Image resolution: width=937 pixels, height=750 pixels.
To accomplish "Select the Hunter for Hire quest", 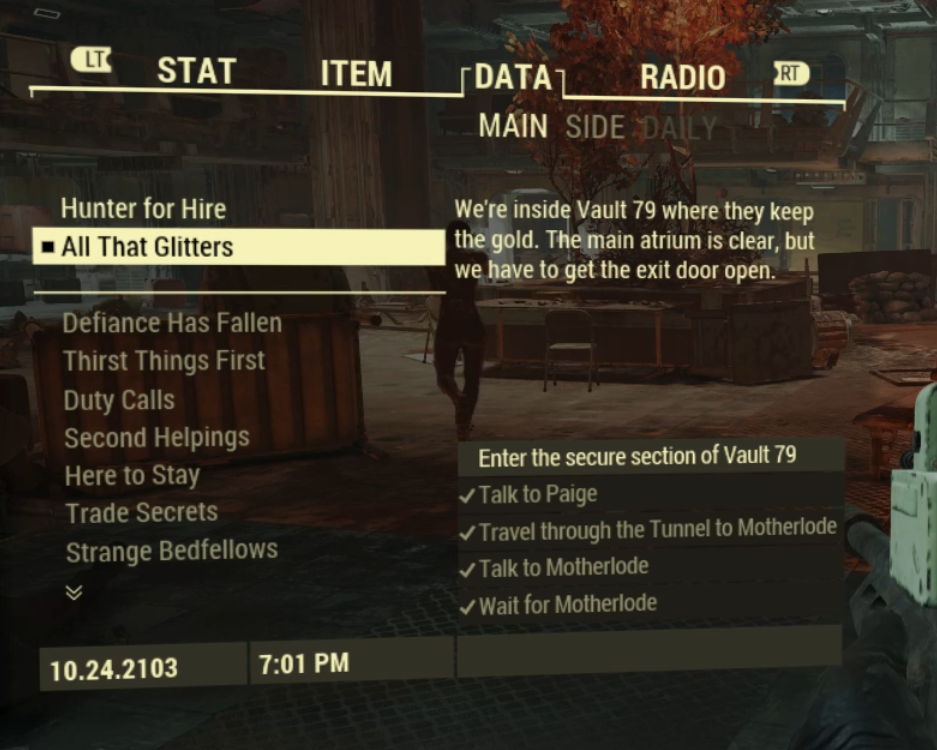I will (x=143, y=209).
